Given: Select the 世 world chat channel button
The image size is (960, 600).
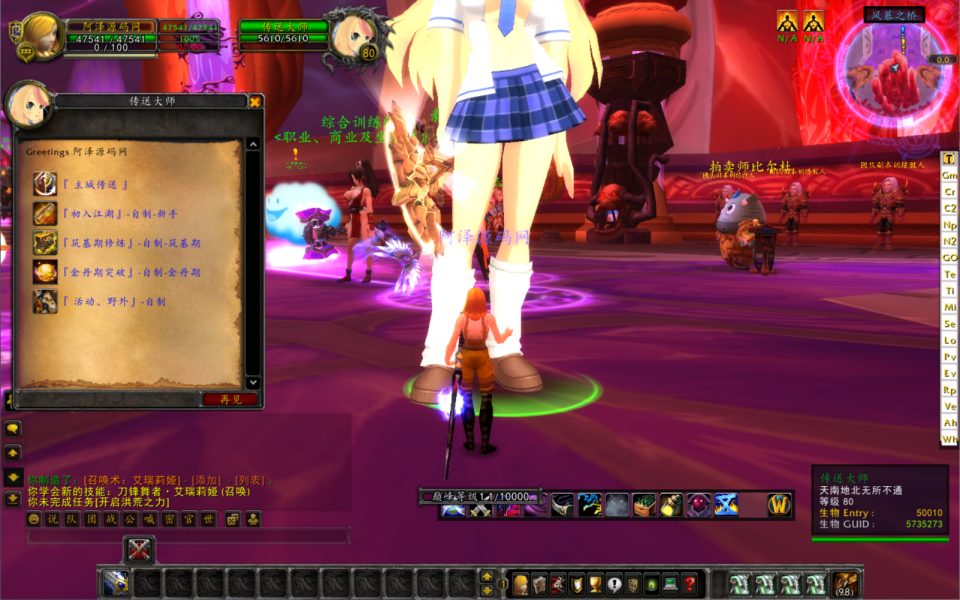Looking at the screenshot, I should 208,519.
